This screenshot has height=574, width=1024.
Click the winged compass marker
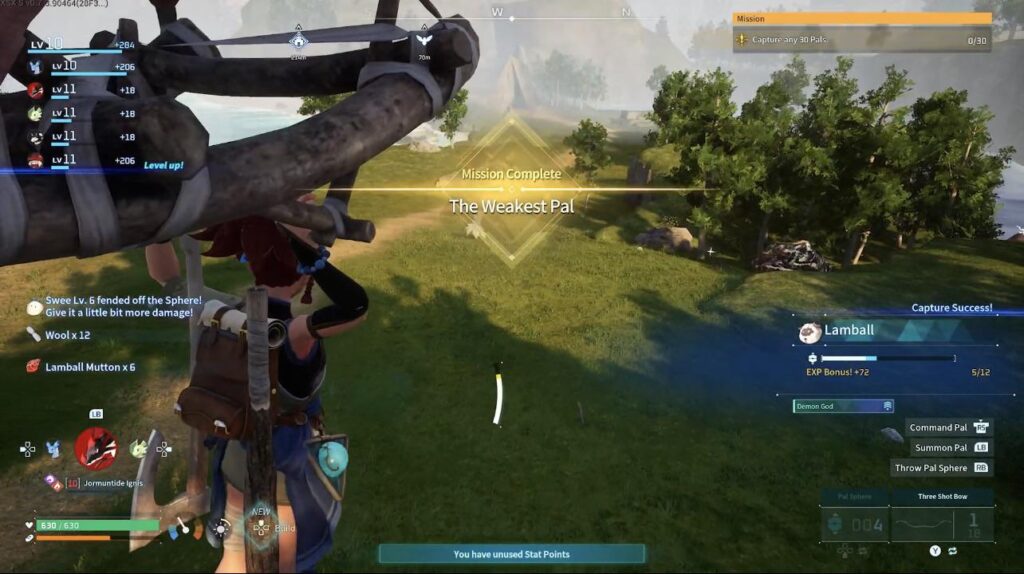point(424,40)
